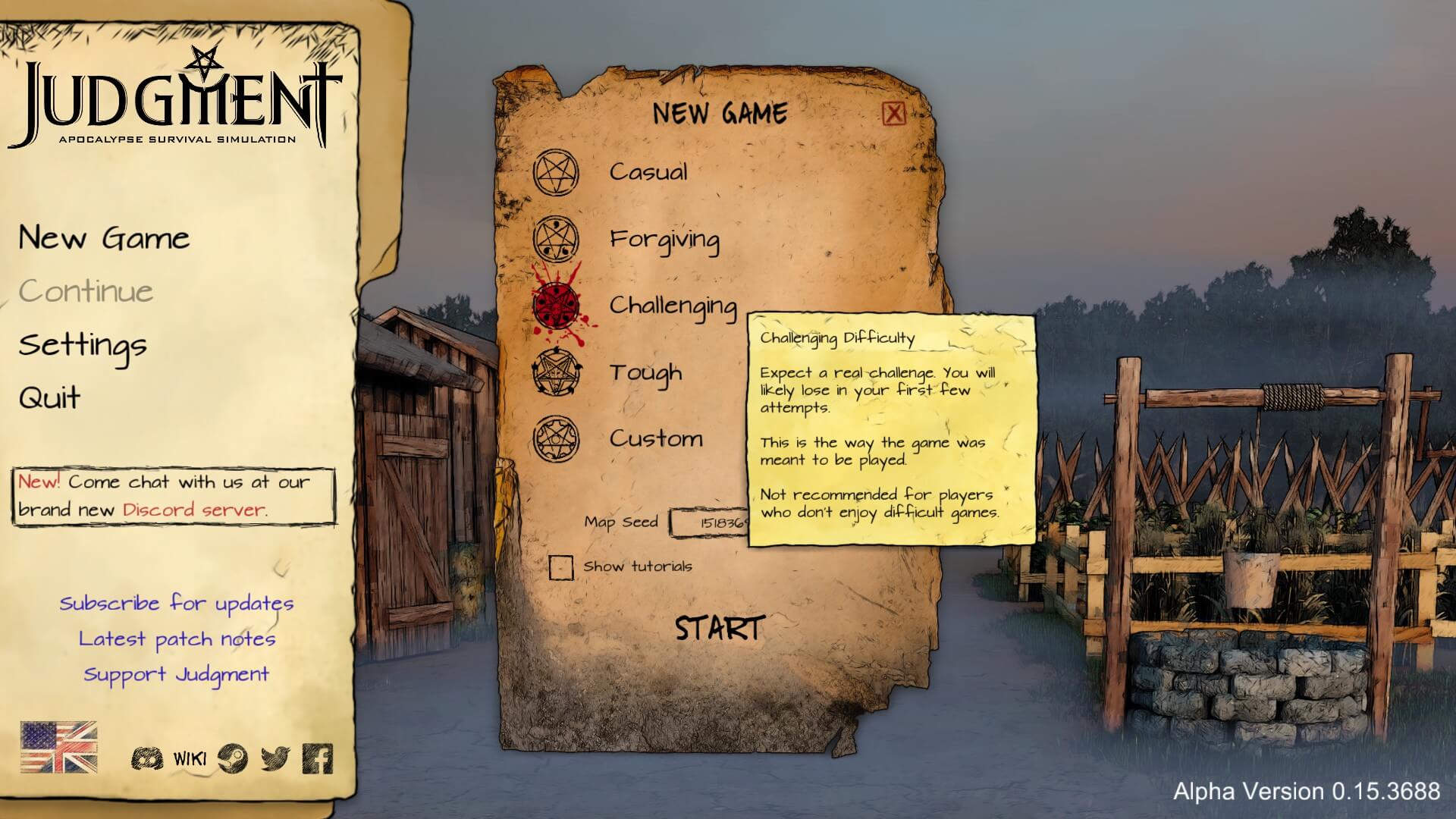The image size is (1456, 819).
Task: Open the Steam page icon
Action: point(232,758)
